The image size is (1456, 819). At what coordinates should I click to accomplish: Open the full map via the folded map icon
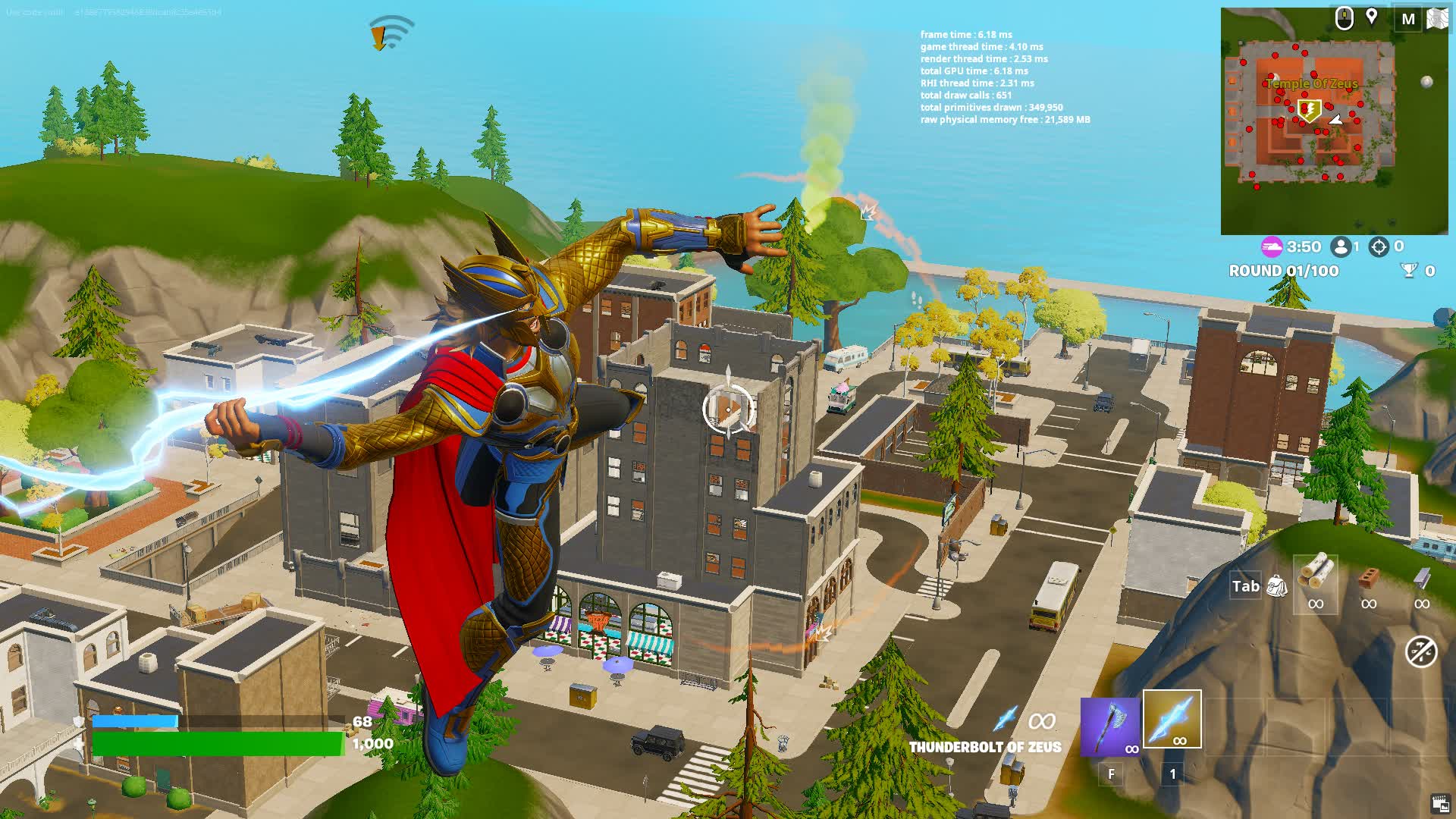[1437, 18]
